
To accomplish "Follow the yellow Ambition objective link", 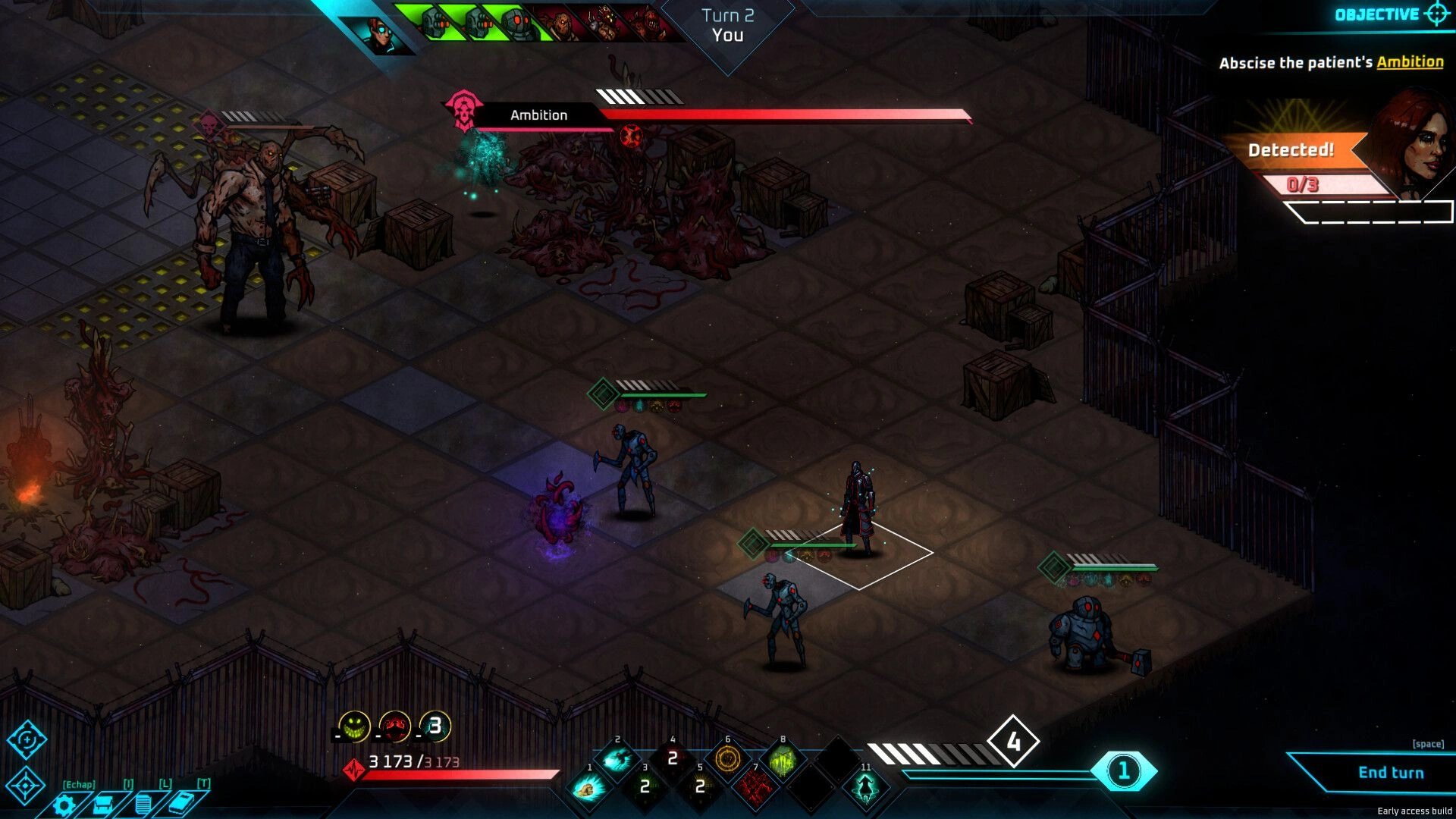I will 1410,62.
